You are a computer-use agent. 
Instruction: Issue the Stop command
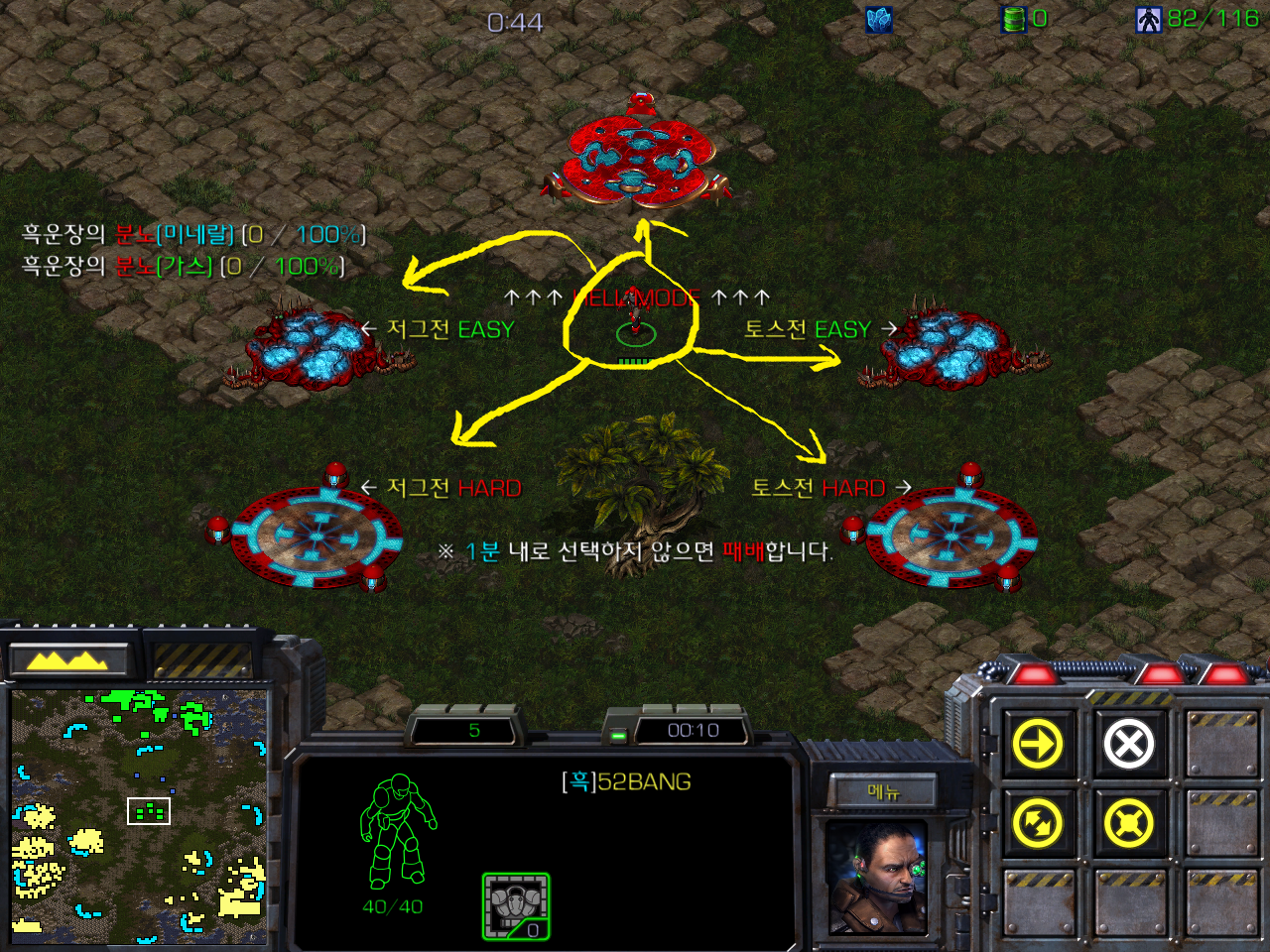(1129, 744)
